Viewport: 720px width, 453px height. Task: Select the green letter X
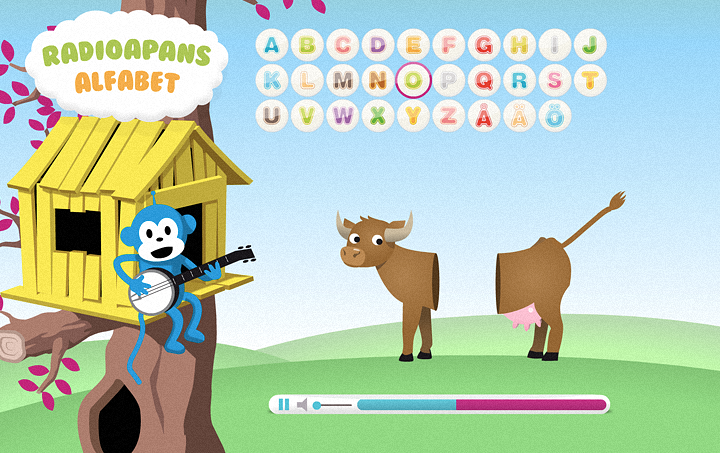tap(378, 115)
